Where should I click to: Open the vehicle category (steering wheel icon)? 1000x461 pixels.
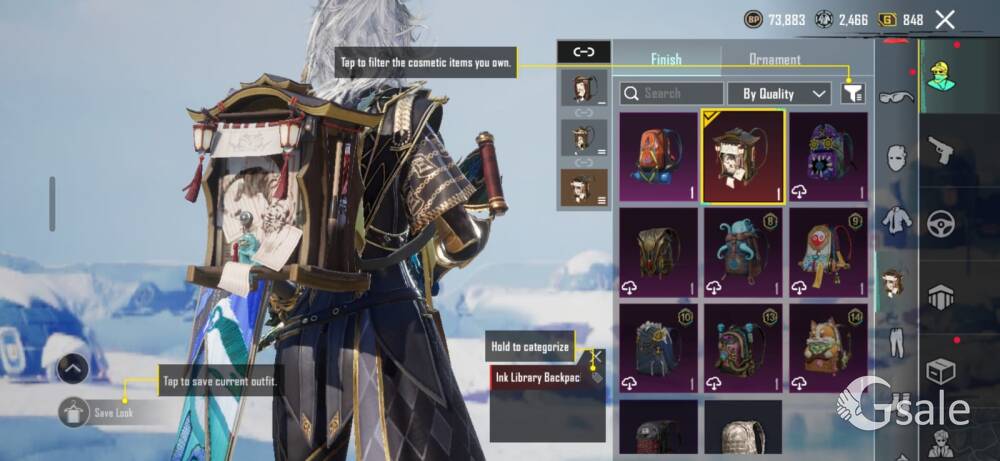[941, 222]
